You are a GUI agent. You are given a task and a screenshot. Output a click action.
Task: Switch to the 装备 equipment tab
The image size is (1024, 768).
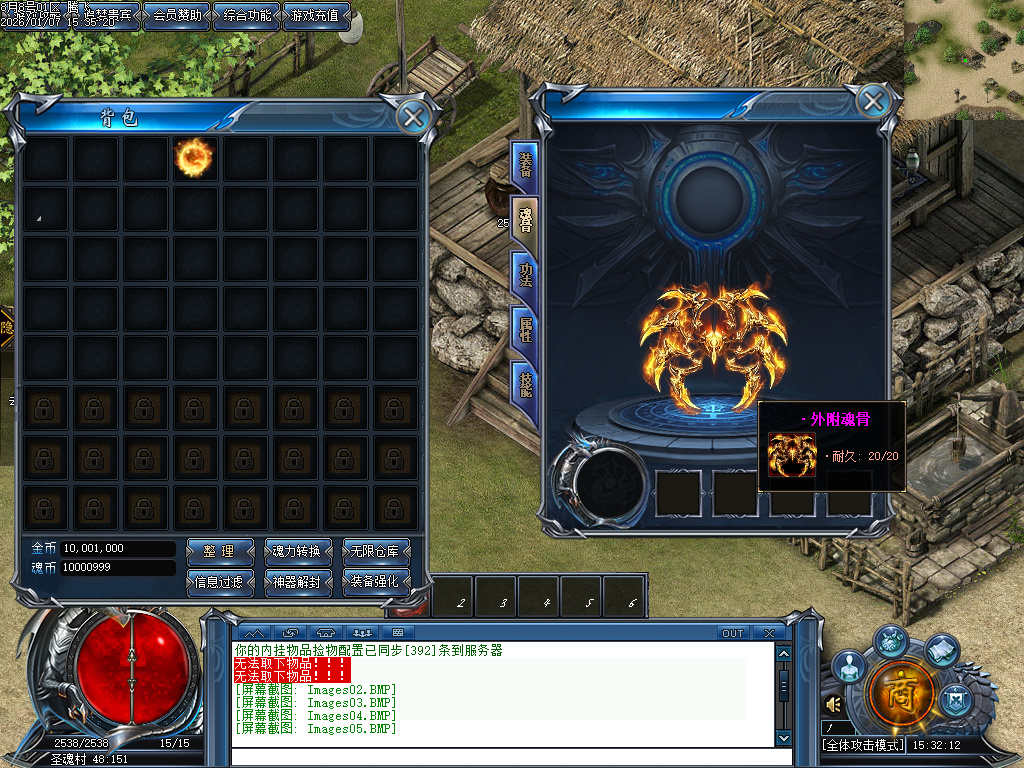click(x=525, y=166)
